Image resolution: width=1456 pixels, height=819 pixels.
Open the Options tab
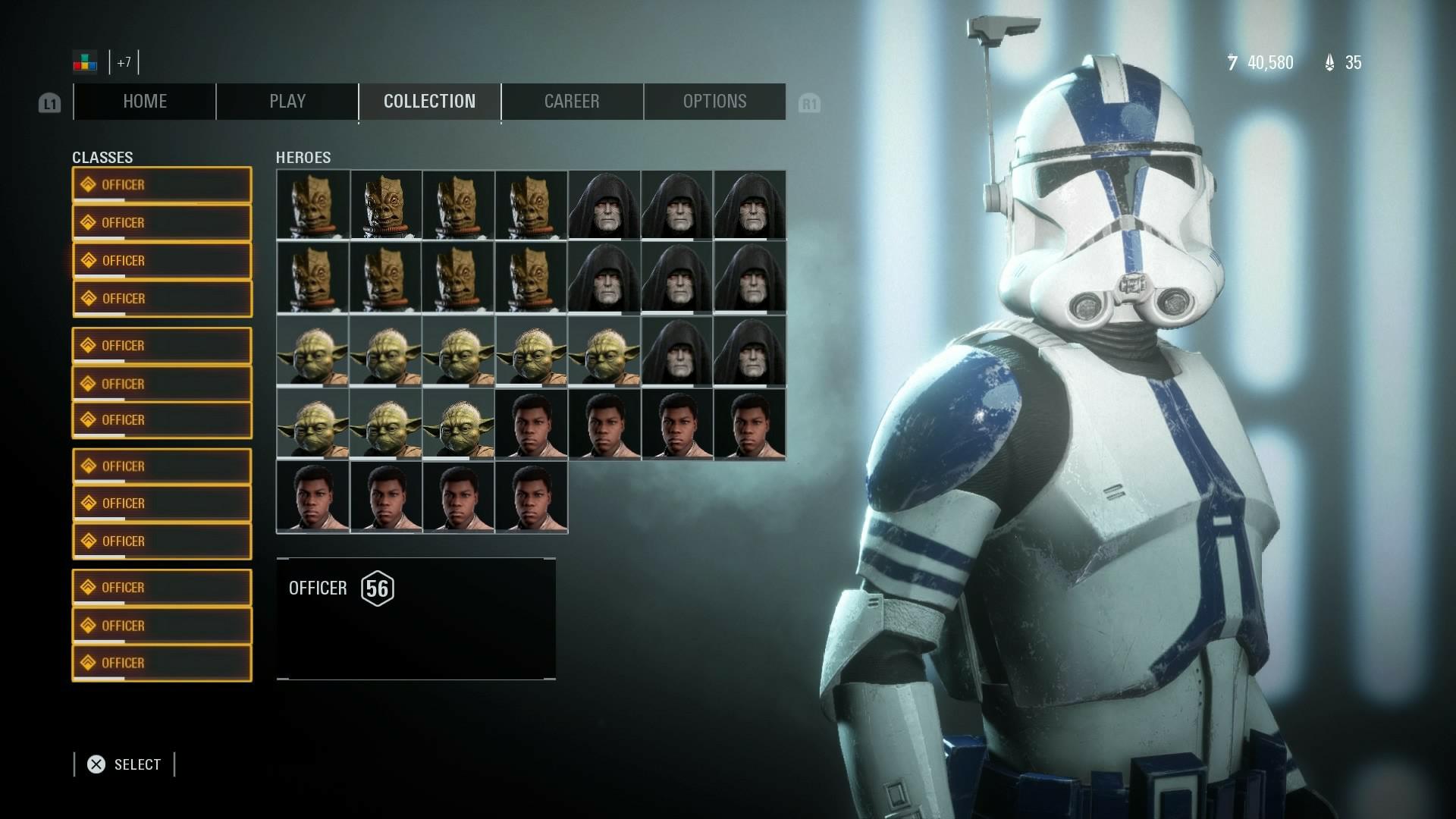[x=714, y=102]
